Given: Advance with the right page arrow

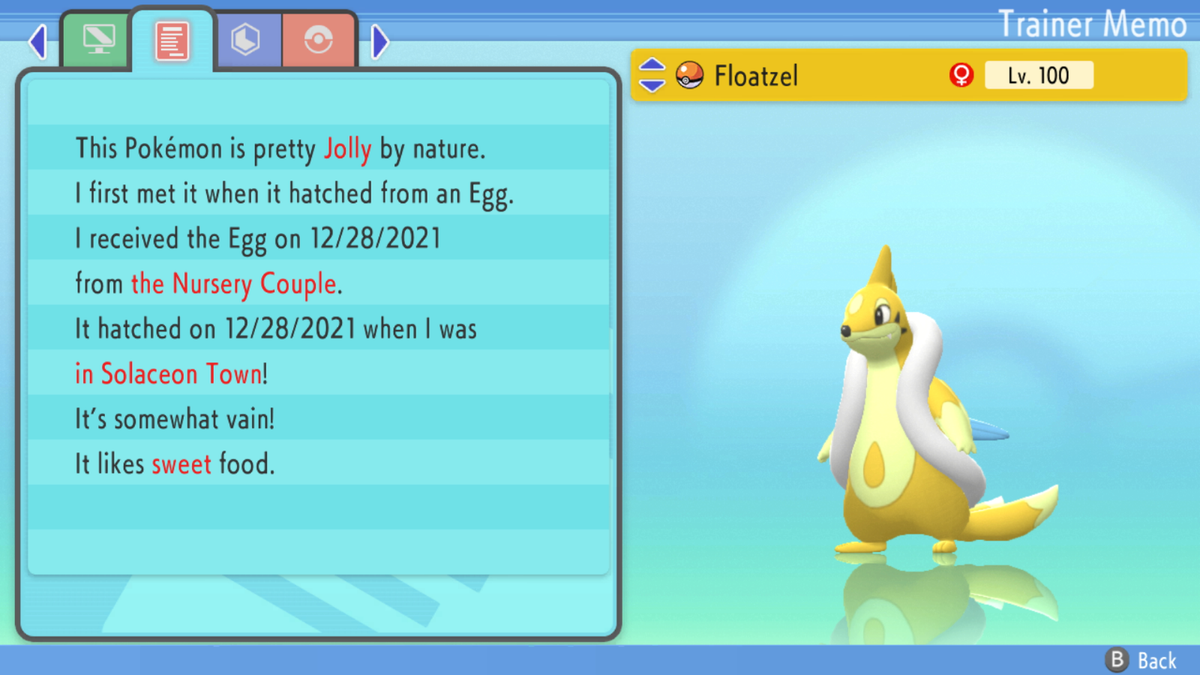Looking at the screenshot, I should (379, 42).
